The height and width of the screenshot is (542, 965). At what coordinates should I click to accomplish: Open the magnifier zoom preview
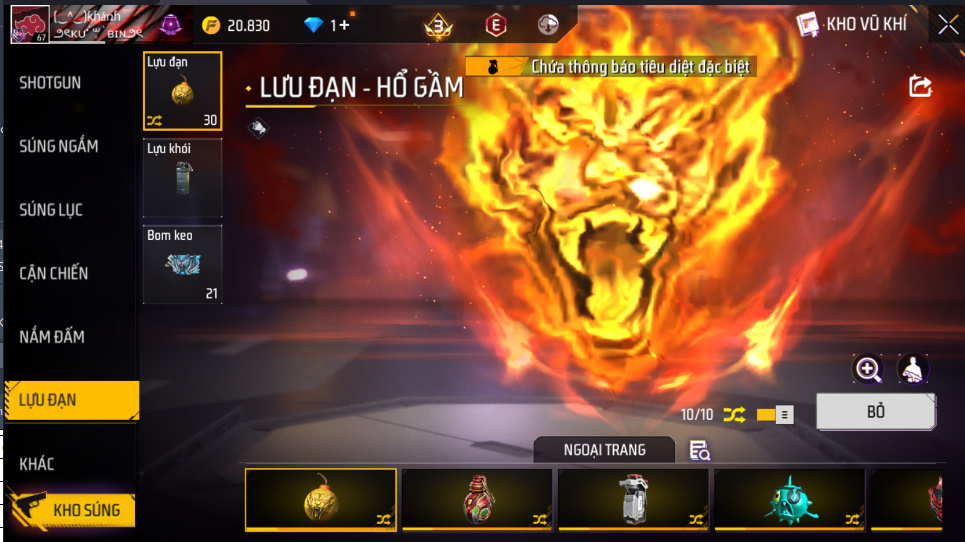(868, 370)
